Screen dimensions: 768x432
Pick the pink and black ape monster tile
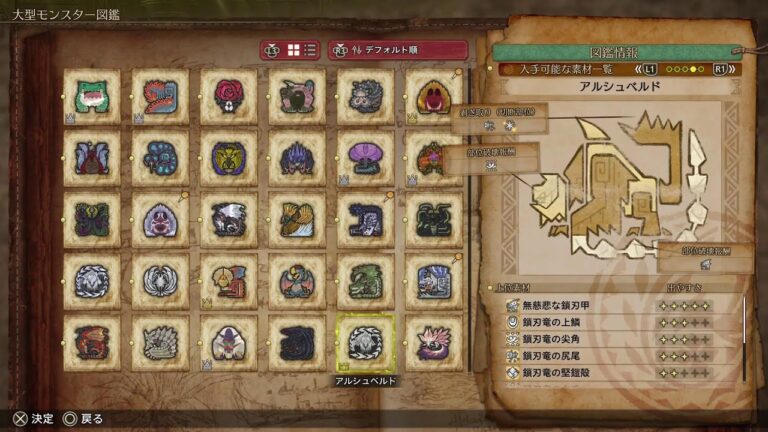[x=296, y=96]
